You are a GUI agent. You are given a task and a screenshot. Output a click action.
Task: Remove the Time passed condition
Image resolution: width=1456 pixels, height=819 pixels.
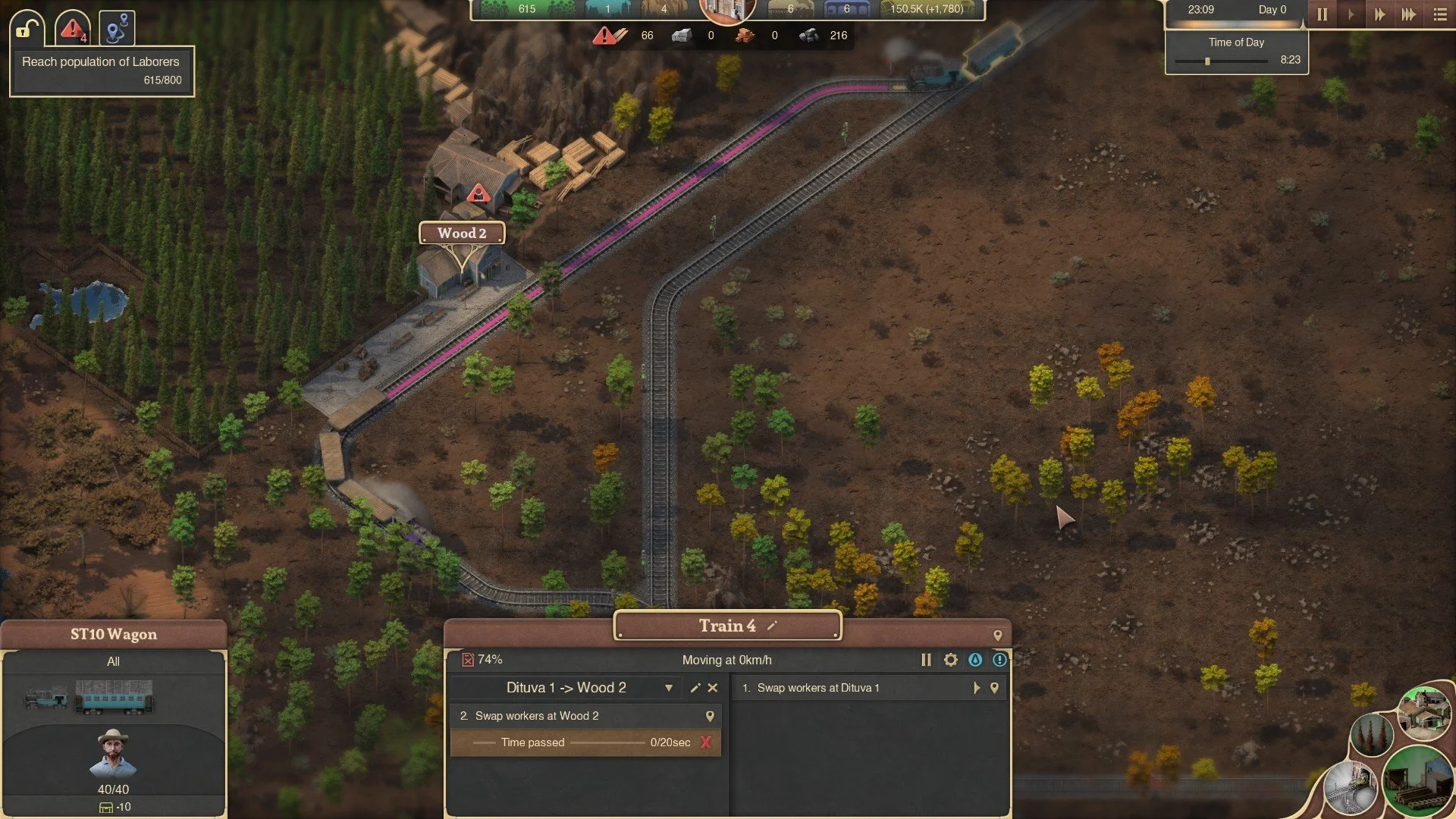[706, 742]
